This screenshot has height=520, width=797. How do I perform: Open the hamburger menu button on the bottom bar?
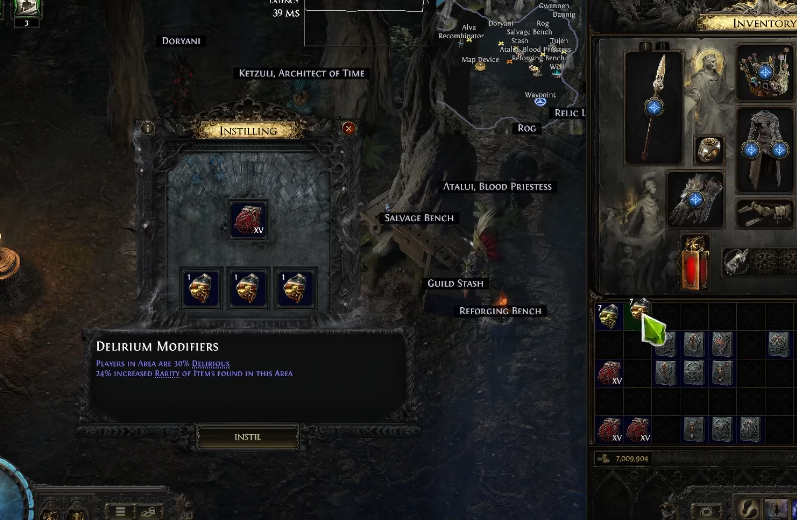click(121, 511)
